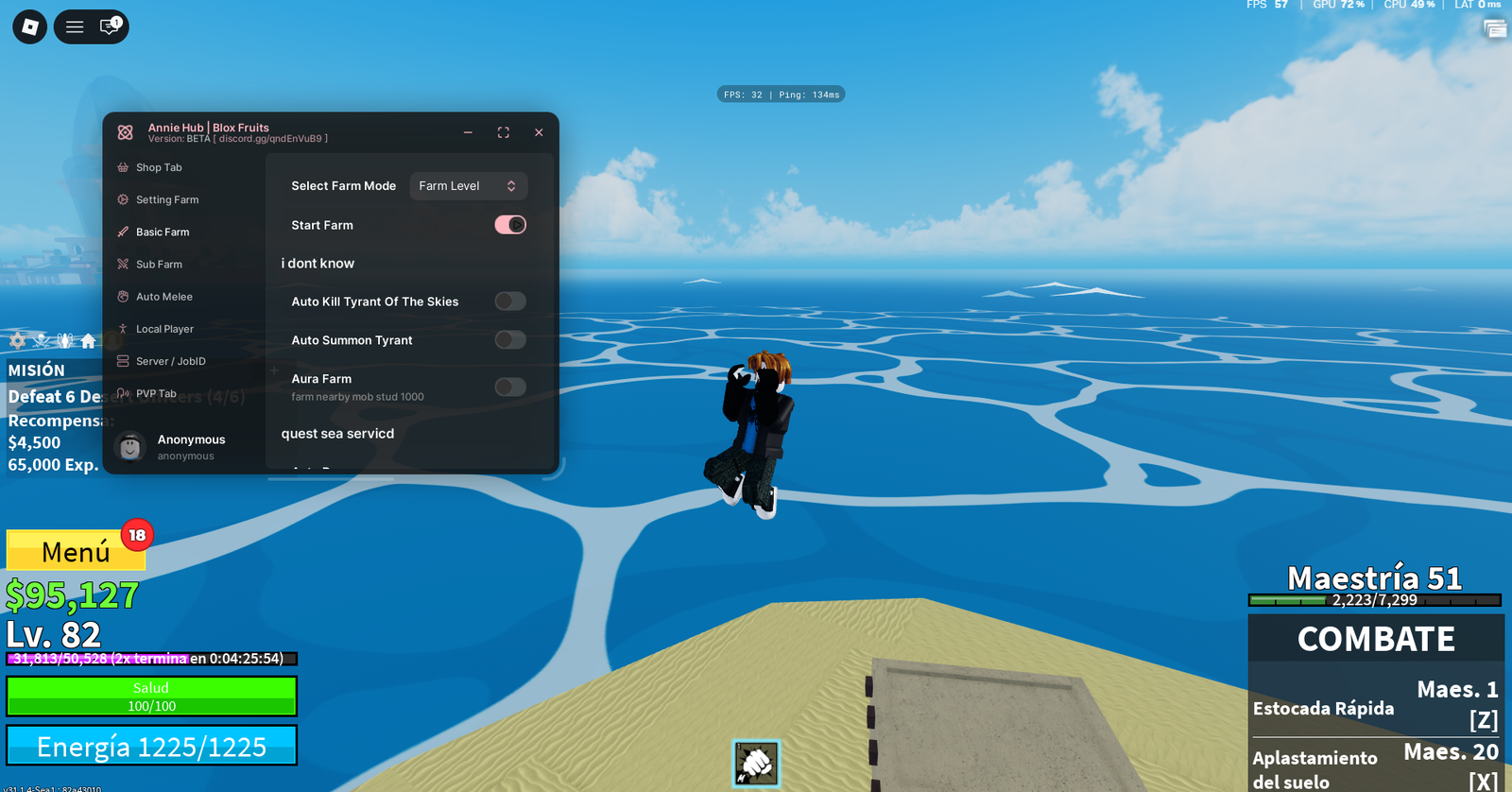Open the home icon near the mission panel

(88, 340)
